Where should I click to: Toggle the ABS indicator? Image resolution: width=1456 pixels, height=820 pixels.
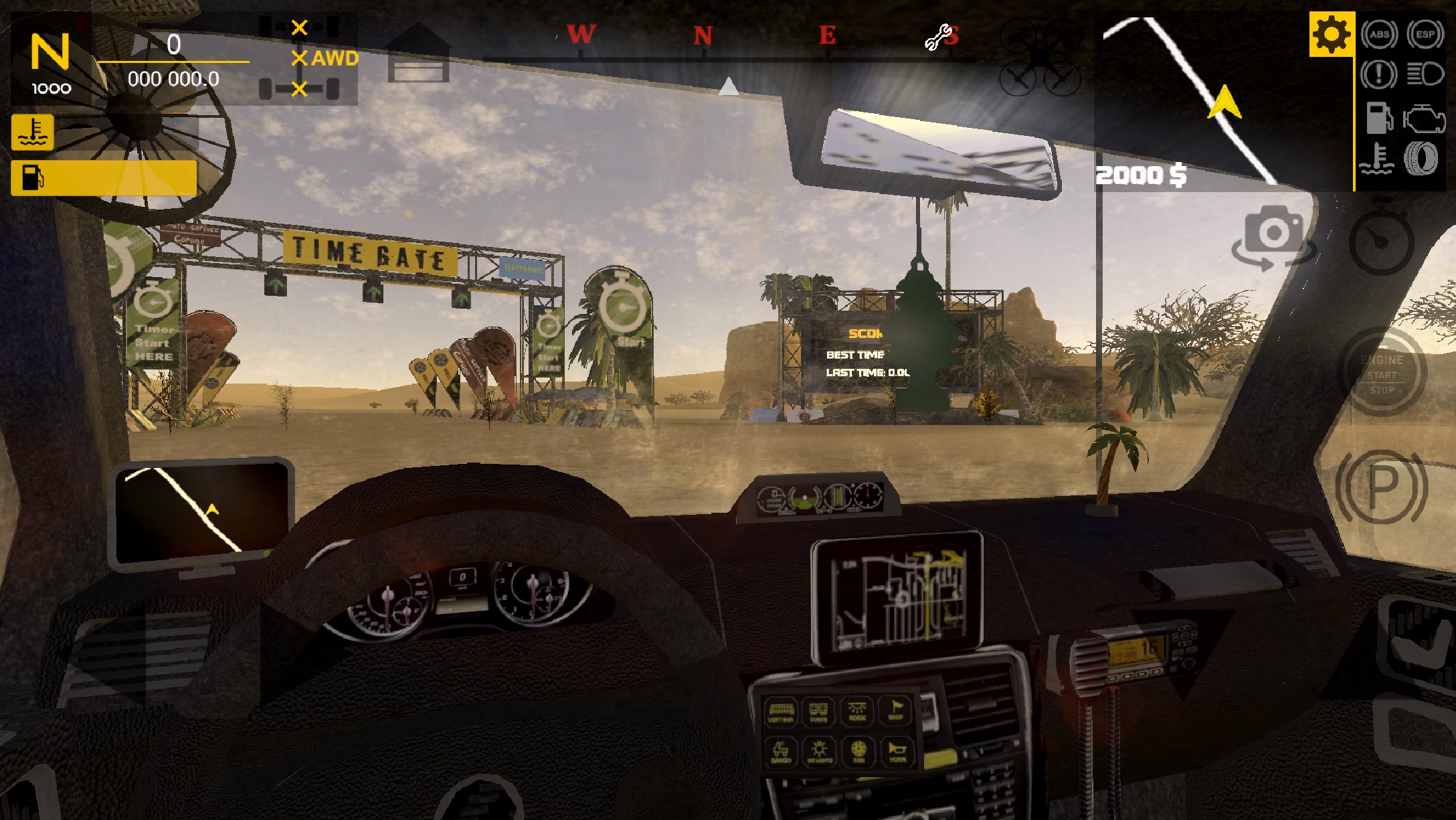(x=1379, y=34)
